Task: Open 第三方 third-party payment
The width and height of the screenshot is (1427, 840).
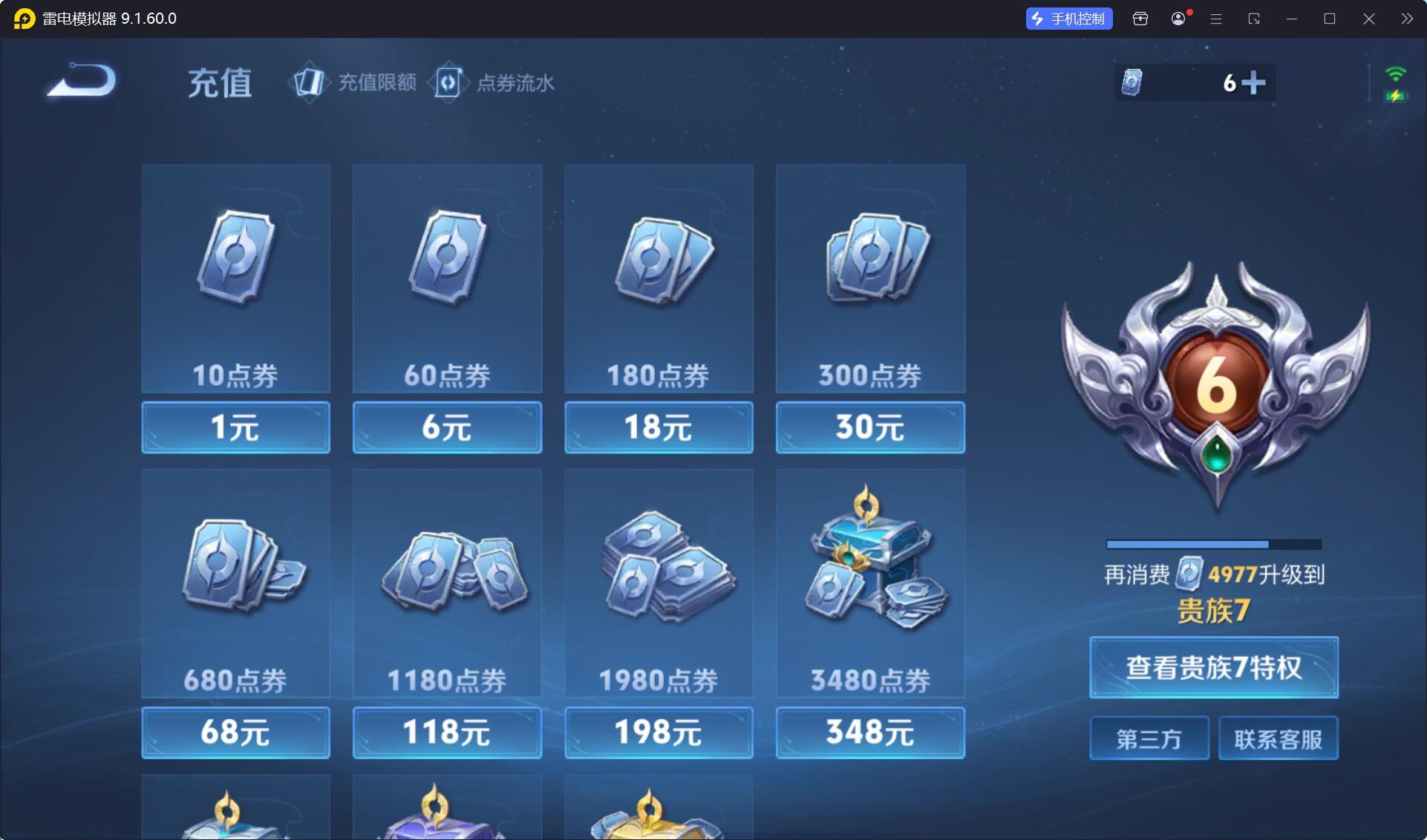Action: click(x=1149, y=738)
